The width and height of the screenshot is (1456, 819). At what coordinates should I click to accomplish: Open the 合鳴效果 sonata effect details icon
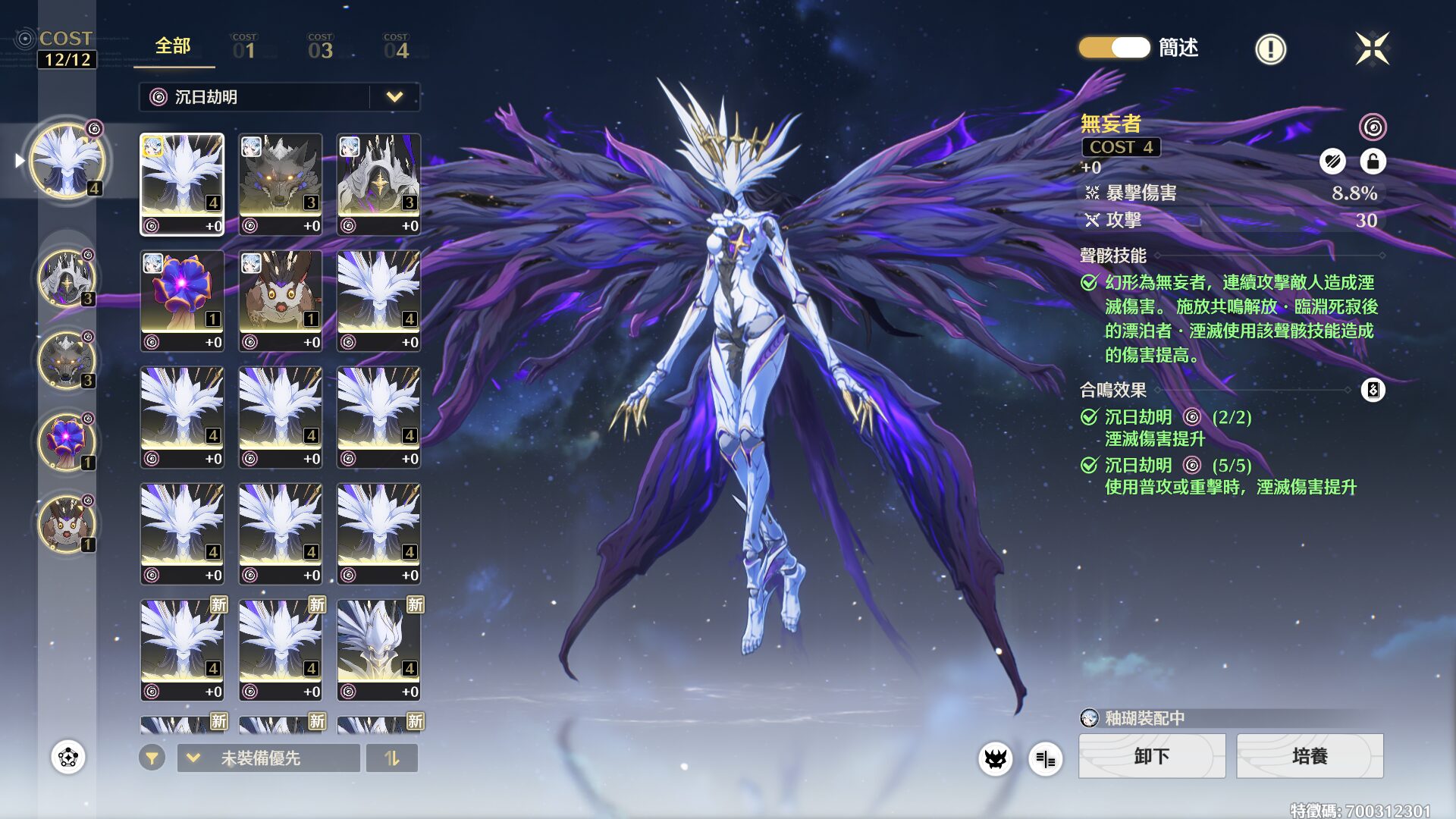tap(1373, 391)
